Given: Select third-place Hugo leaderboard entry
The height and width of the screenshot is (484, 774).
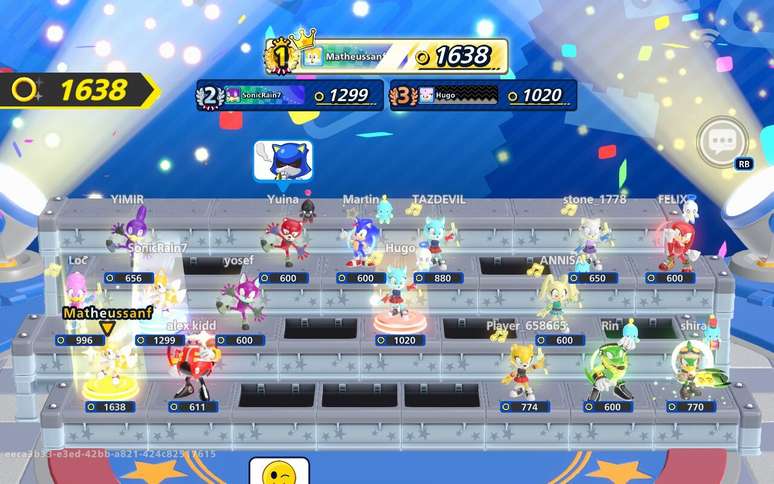Looking at the screenshot, I should point(483,95).
